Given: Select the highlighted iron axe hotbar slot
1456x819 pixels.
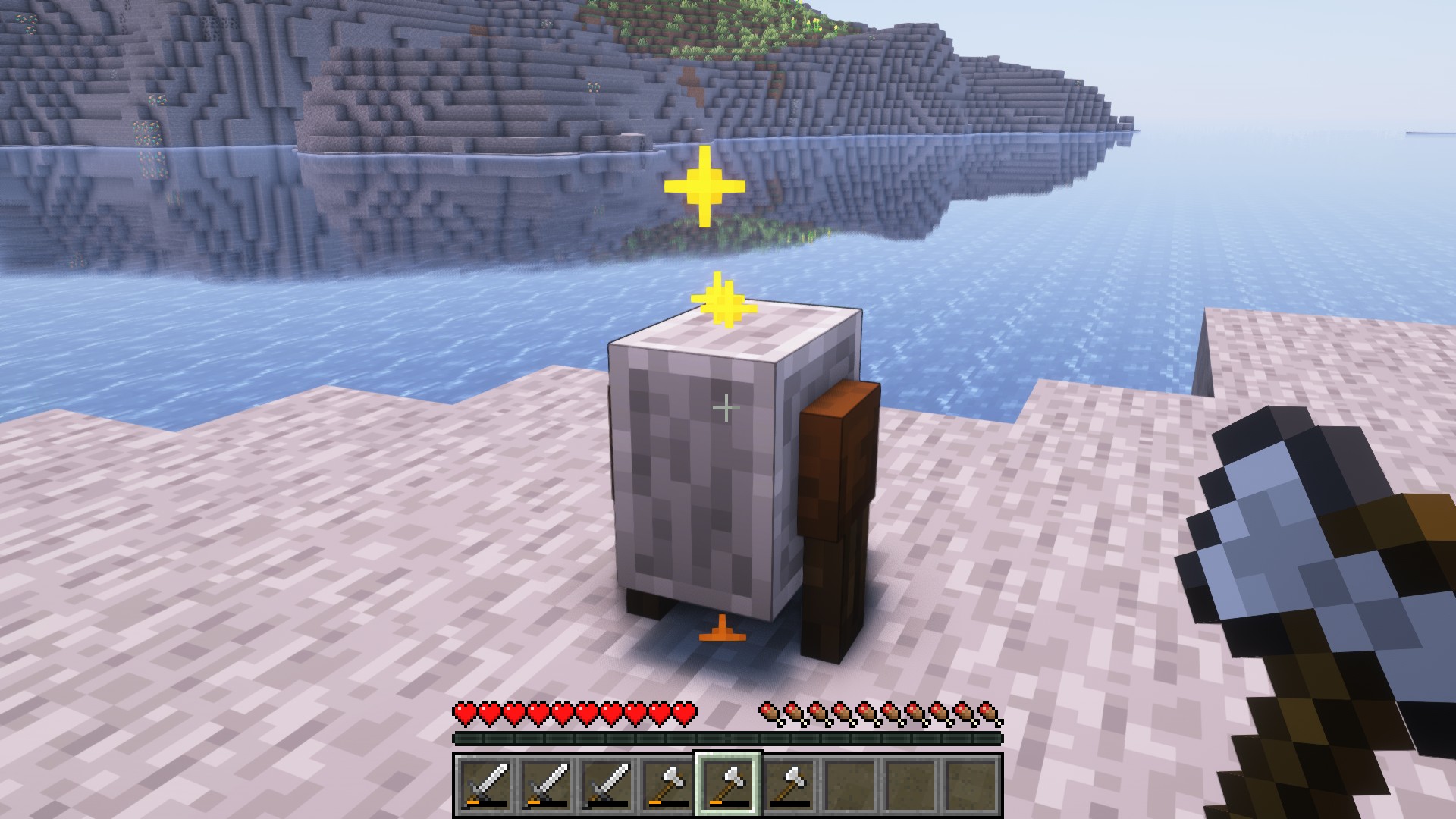Looking at the screenshot, I should pos(727,784).
